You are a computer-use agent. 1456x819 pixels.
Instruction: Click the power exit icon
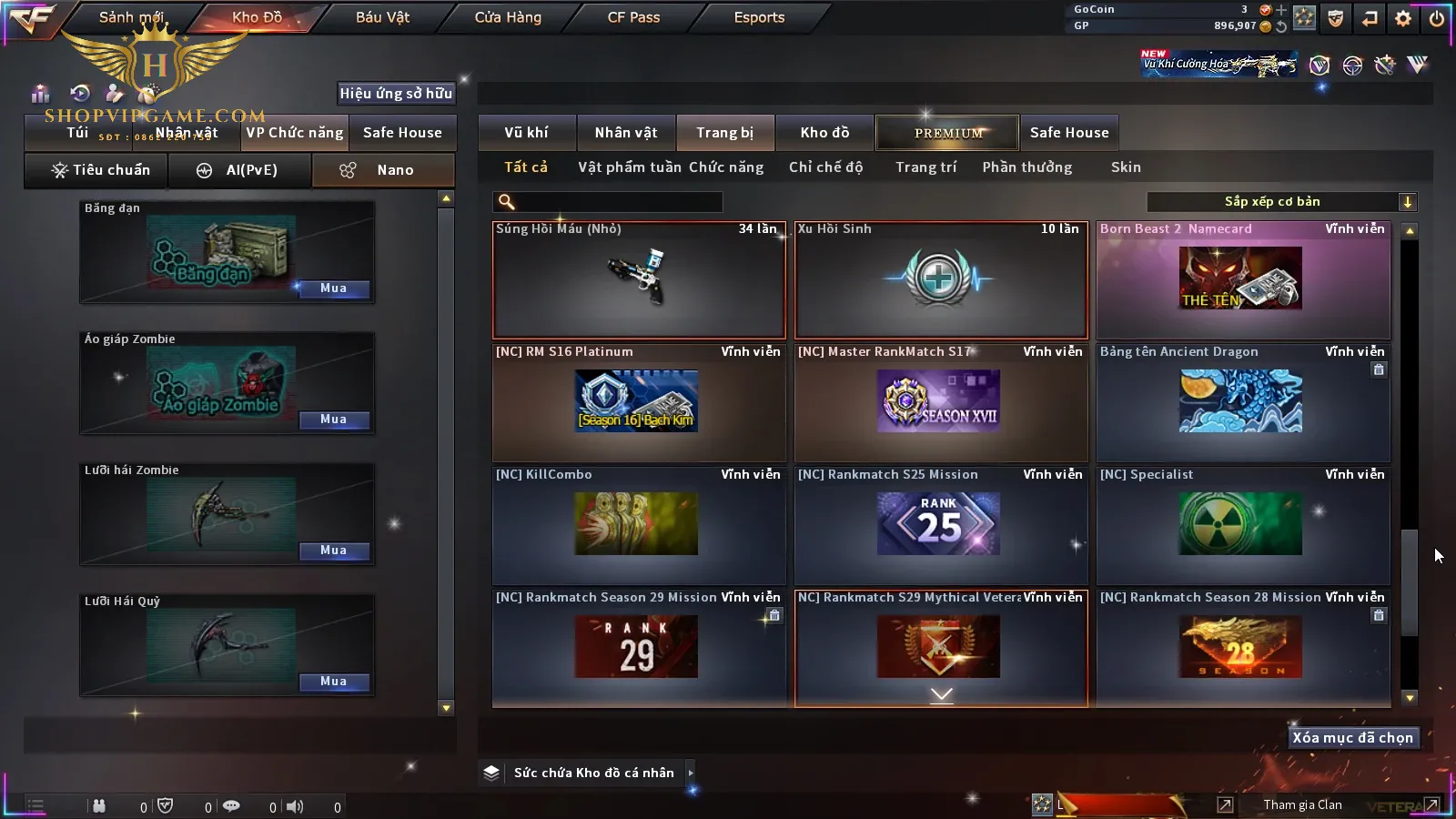coord(1437,18)
